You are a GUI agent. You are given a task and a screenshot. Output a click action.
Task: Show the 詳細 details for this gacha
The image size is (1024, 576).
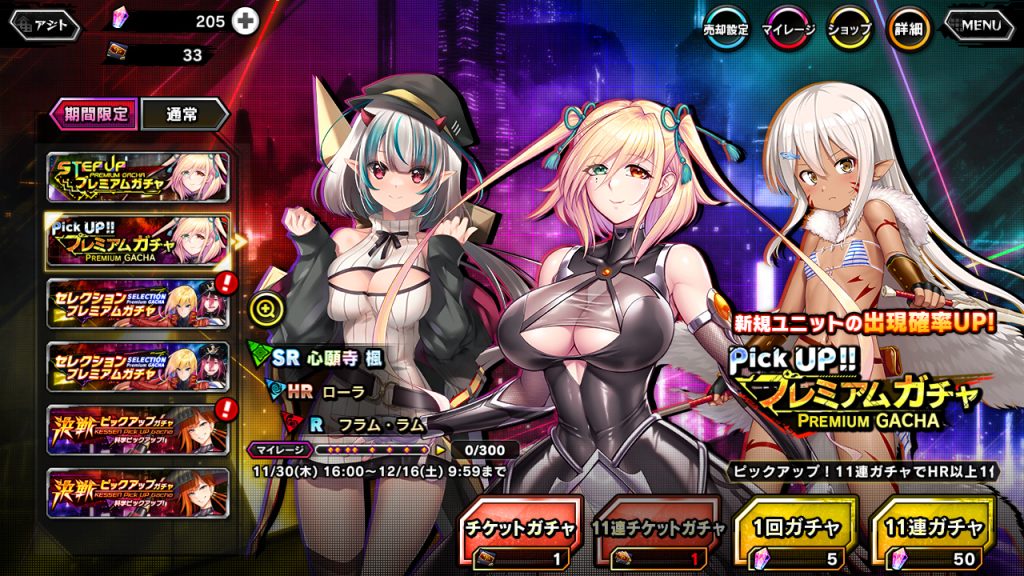tap(908, 30)
